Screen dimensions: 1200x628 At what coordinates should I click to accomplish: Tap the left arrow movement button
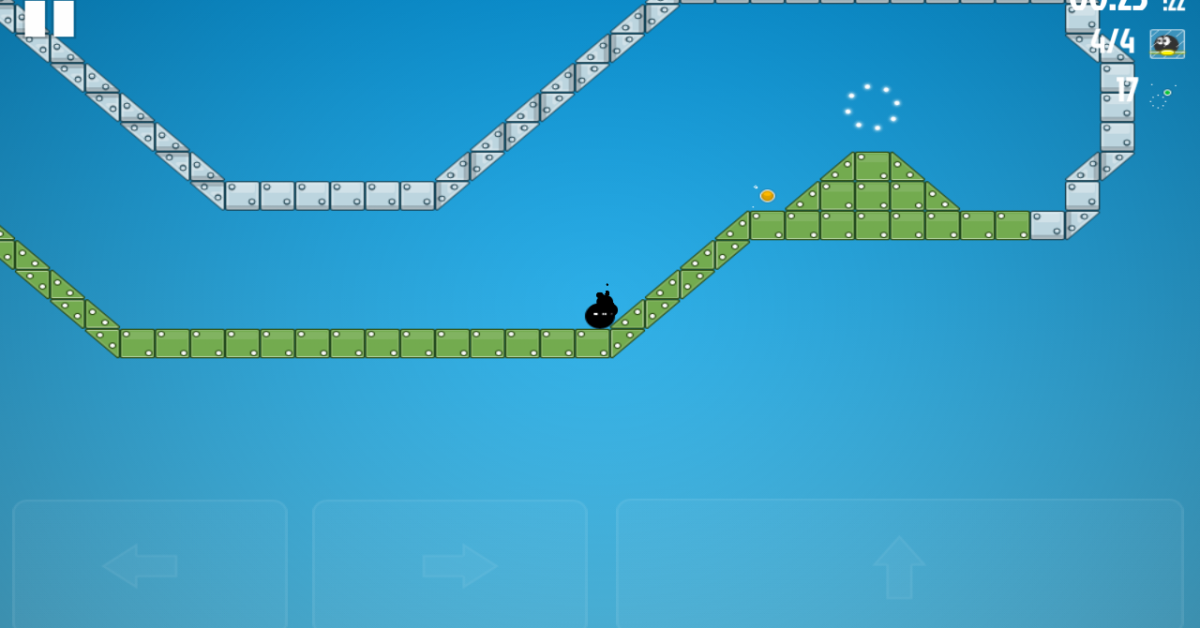point(149,565)
